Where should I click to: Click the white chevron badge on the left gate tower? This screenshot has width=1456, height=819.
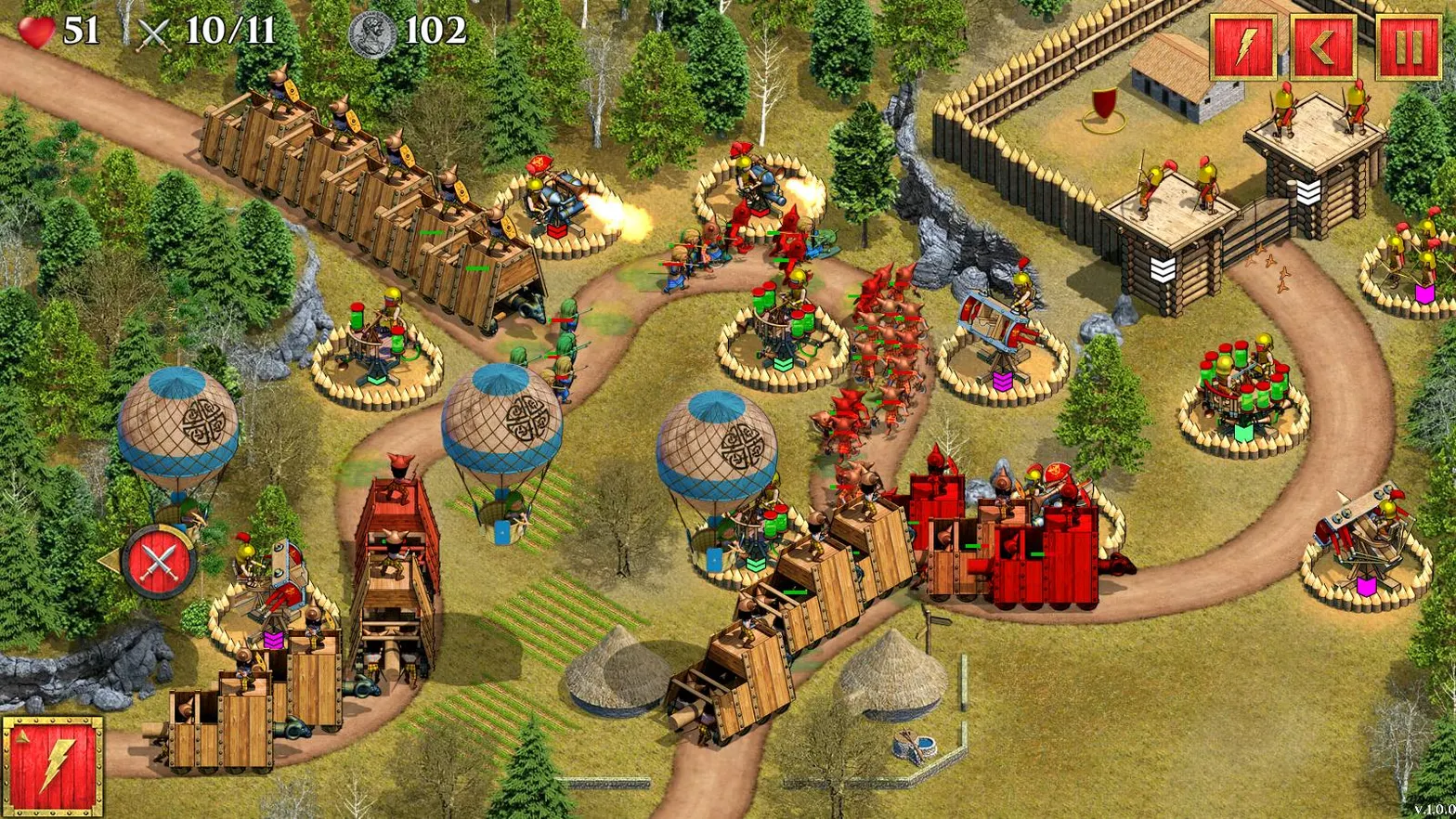pyautogui.click(x=1163, y=267)
